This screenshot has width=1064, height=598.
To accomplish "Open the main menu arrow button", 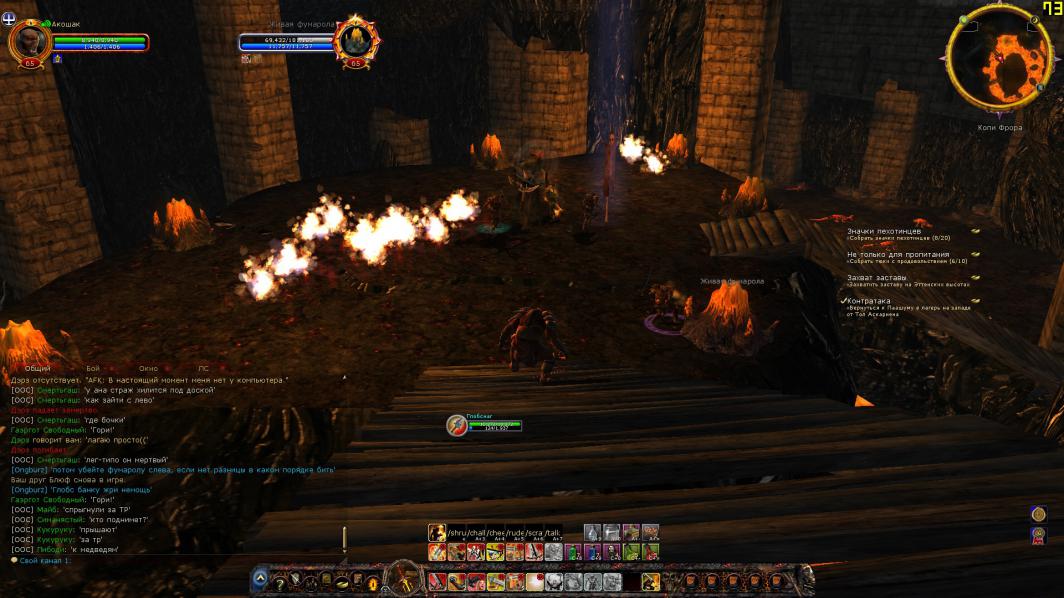I will [261, 578].
